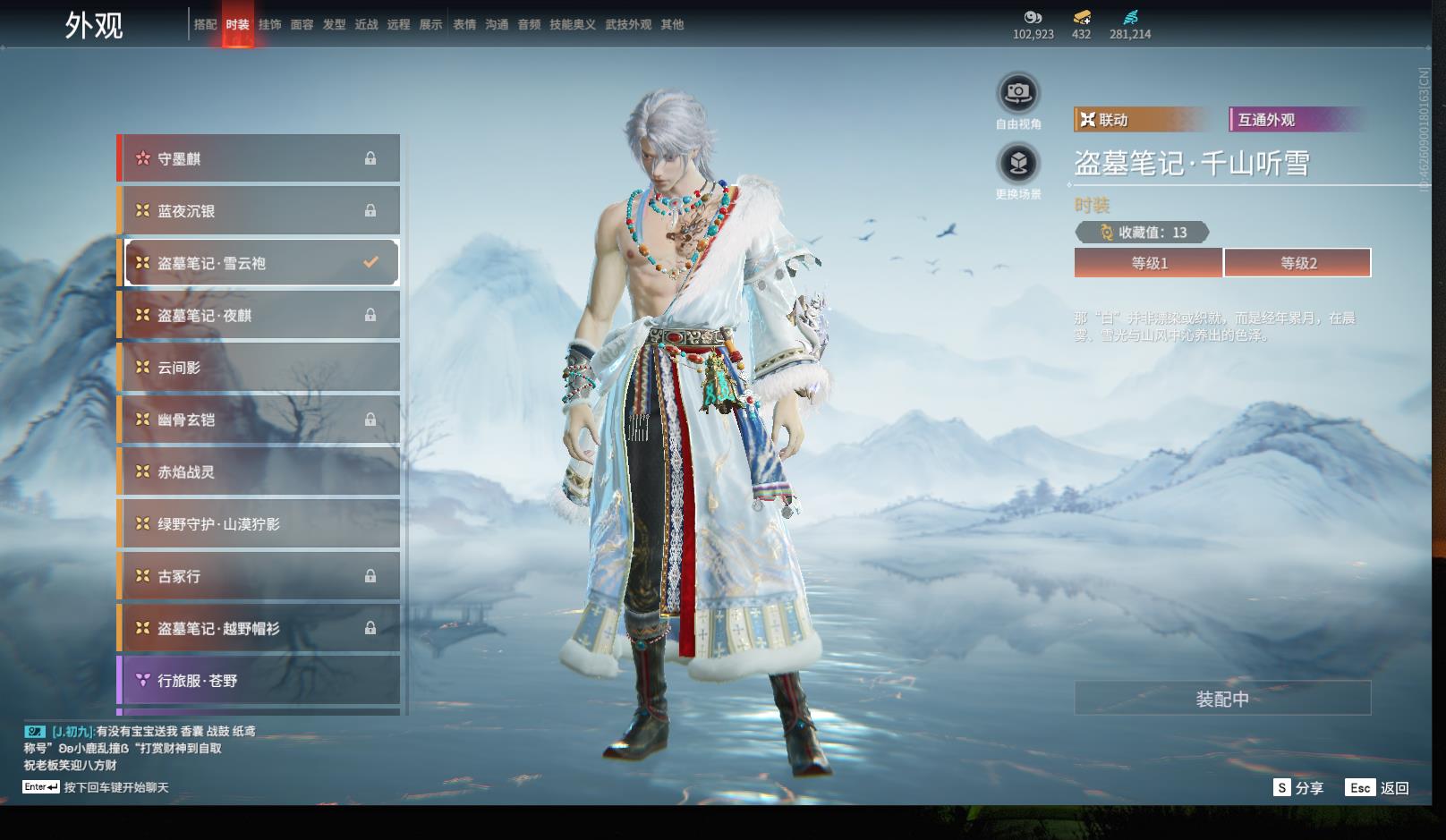Select the 幽骨玄铠 armor outfit
Screen dimensions: 1446x840
coord(259,420)
